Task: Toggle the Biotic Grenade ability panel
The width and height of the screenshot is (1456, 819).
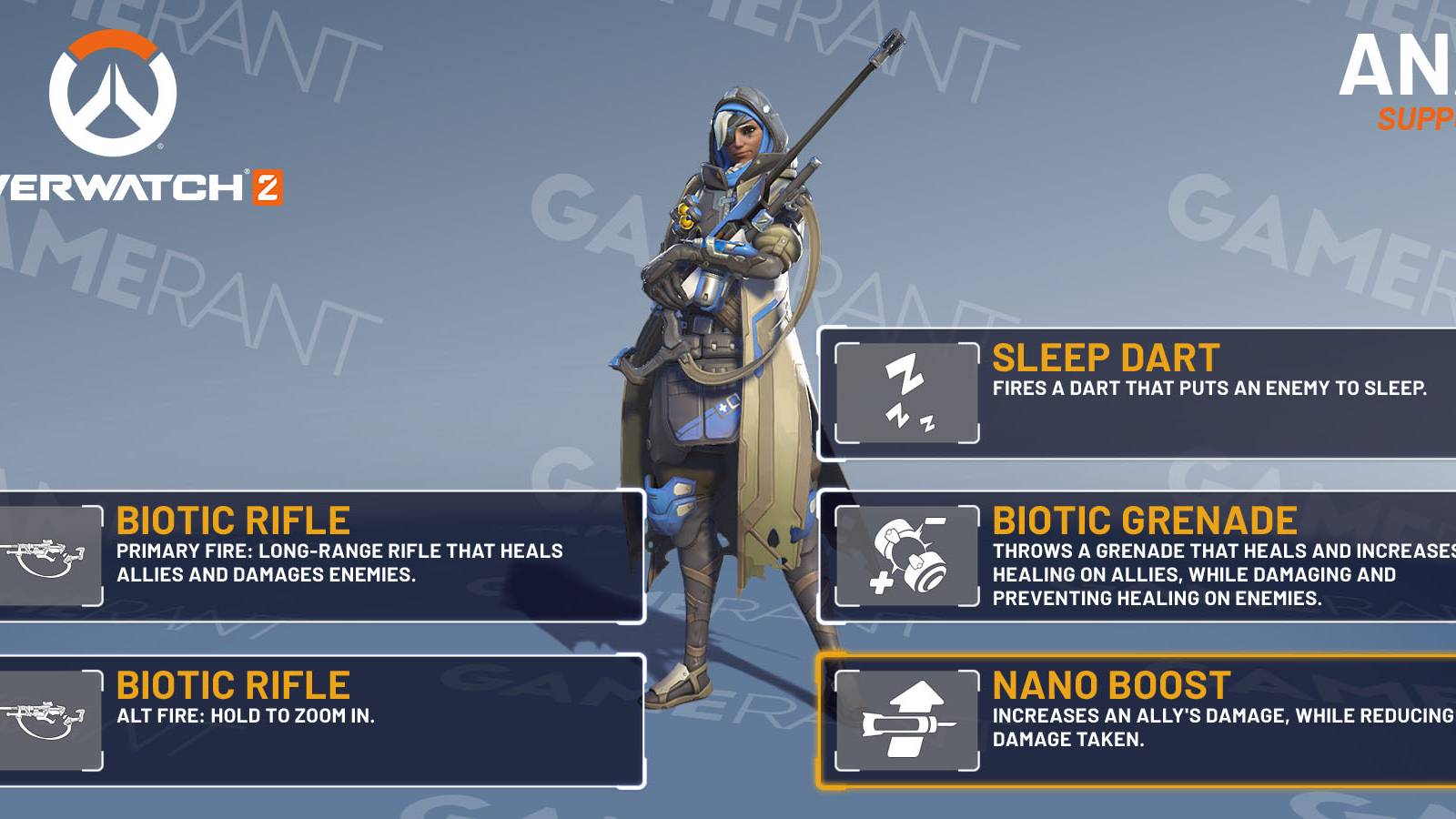Action: 1137,557
